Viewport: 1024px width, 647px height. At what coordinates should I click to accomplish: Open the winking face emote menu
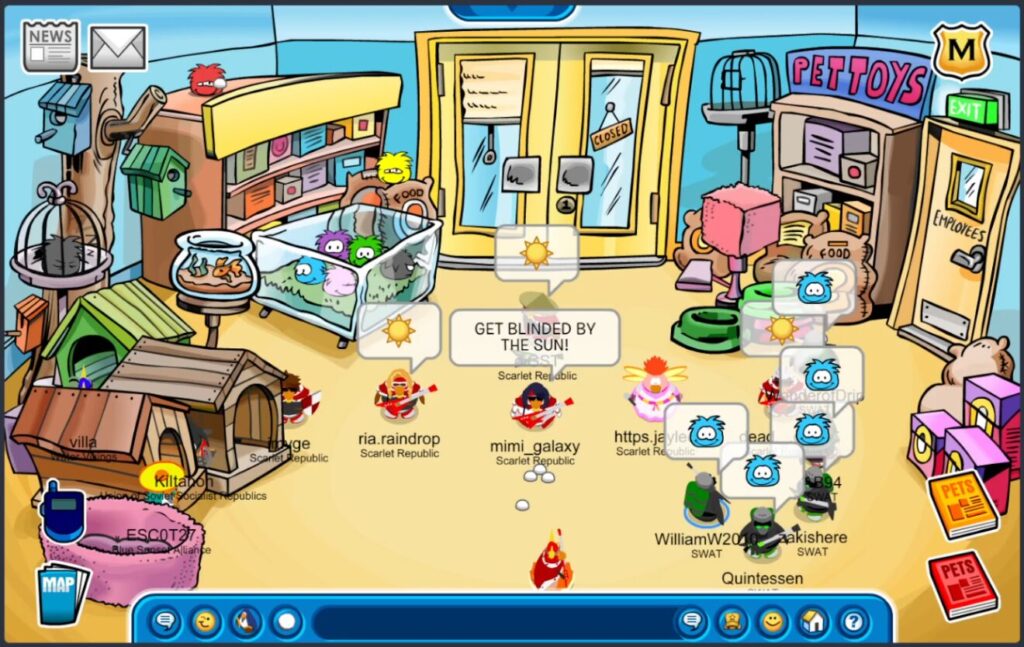(x=206, y=622)
